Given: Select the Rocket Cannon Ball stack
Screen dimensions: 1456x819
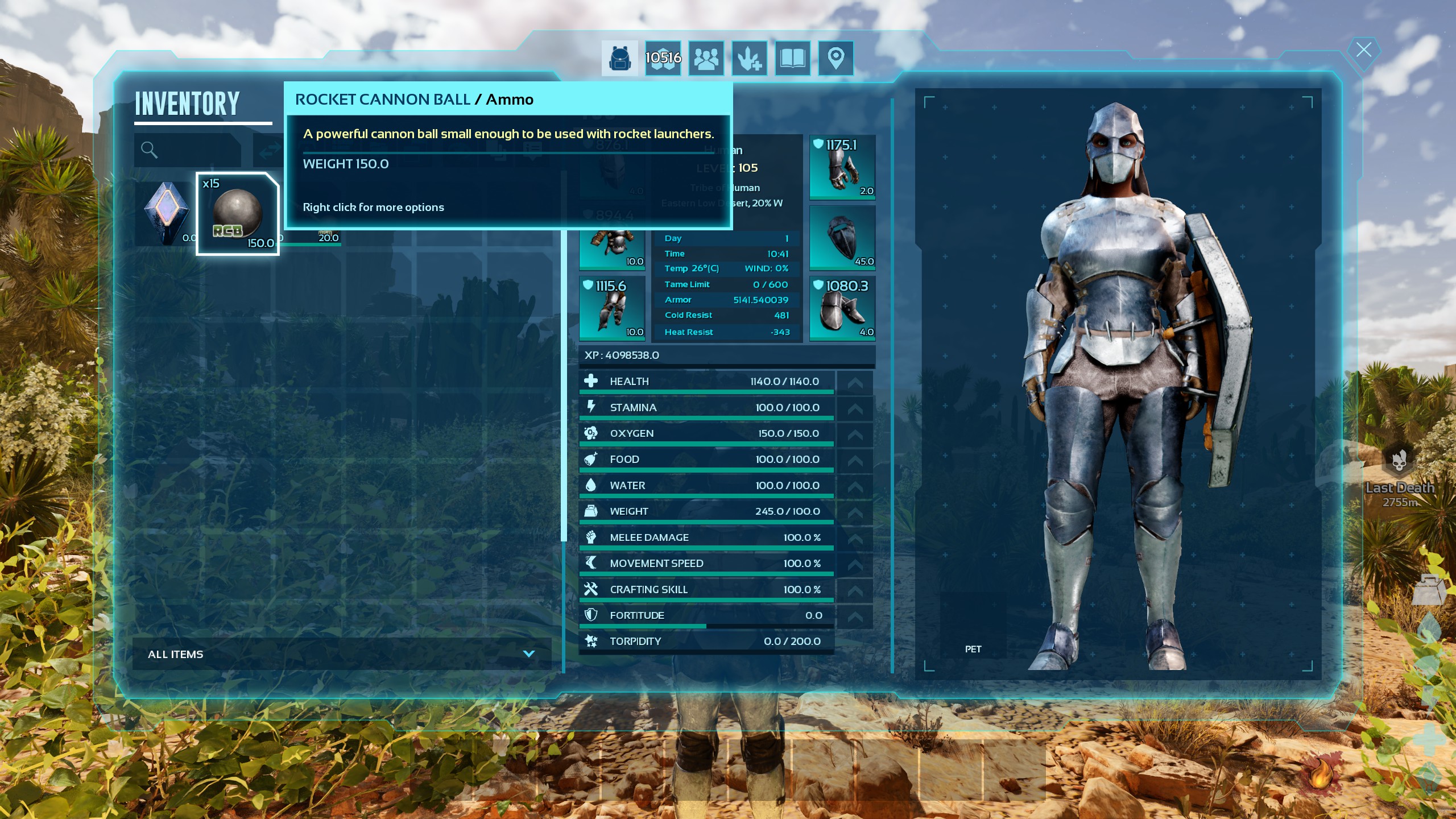Looking at the screenshot, I should pyautogui.click(x=238, y=214).
